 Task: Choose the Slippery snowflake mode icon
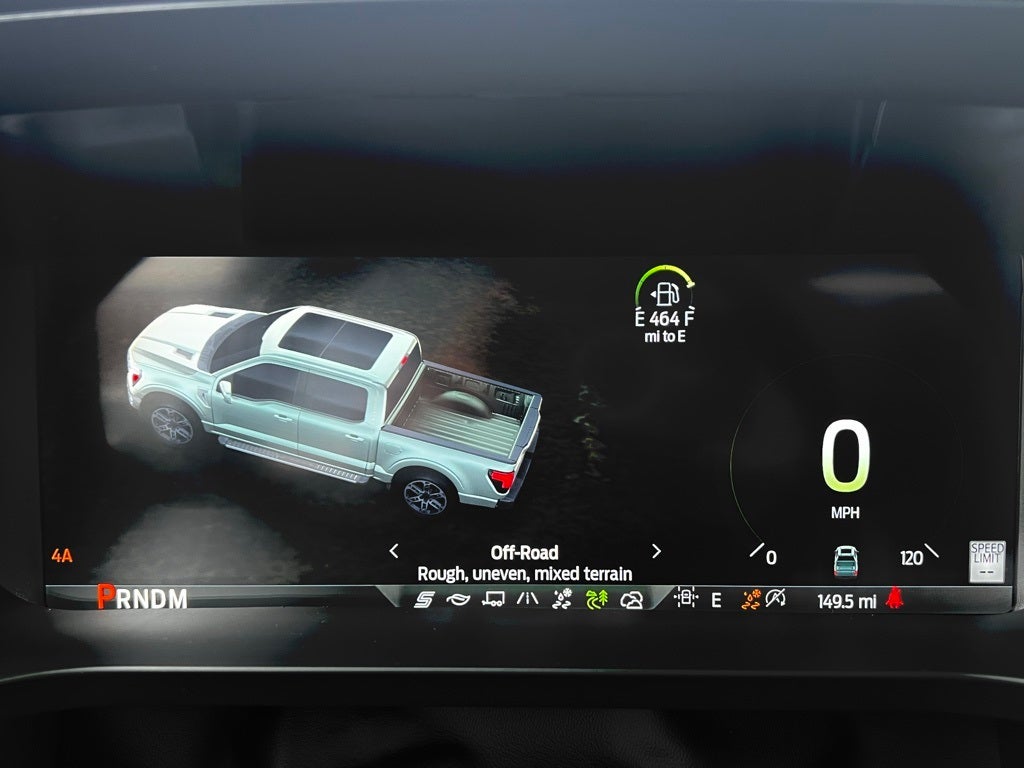click(562, 600)
